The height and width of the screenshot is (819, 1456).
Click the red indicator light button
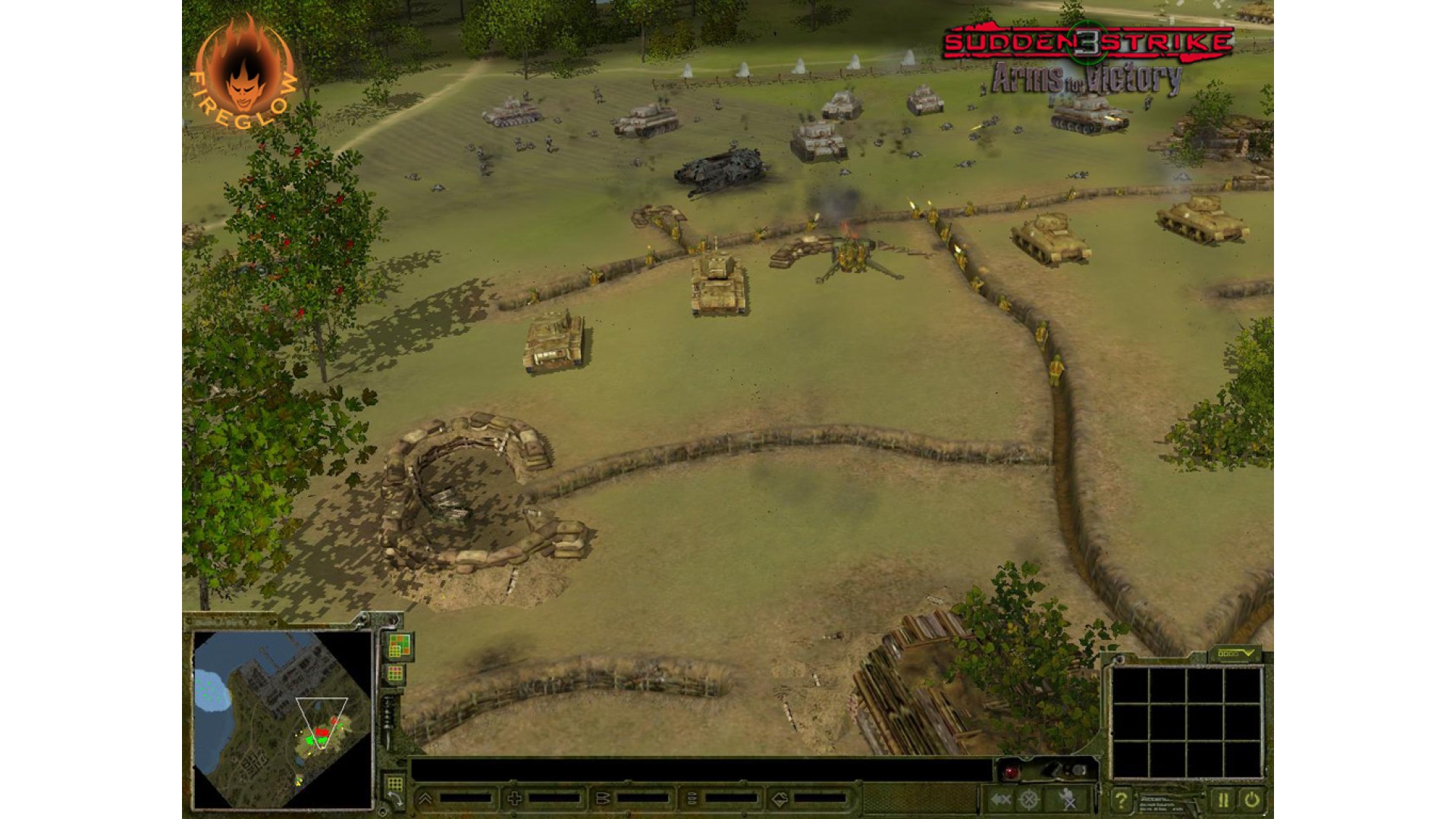click(x=1011, y=772)
